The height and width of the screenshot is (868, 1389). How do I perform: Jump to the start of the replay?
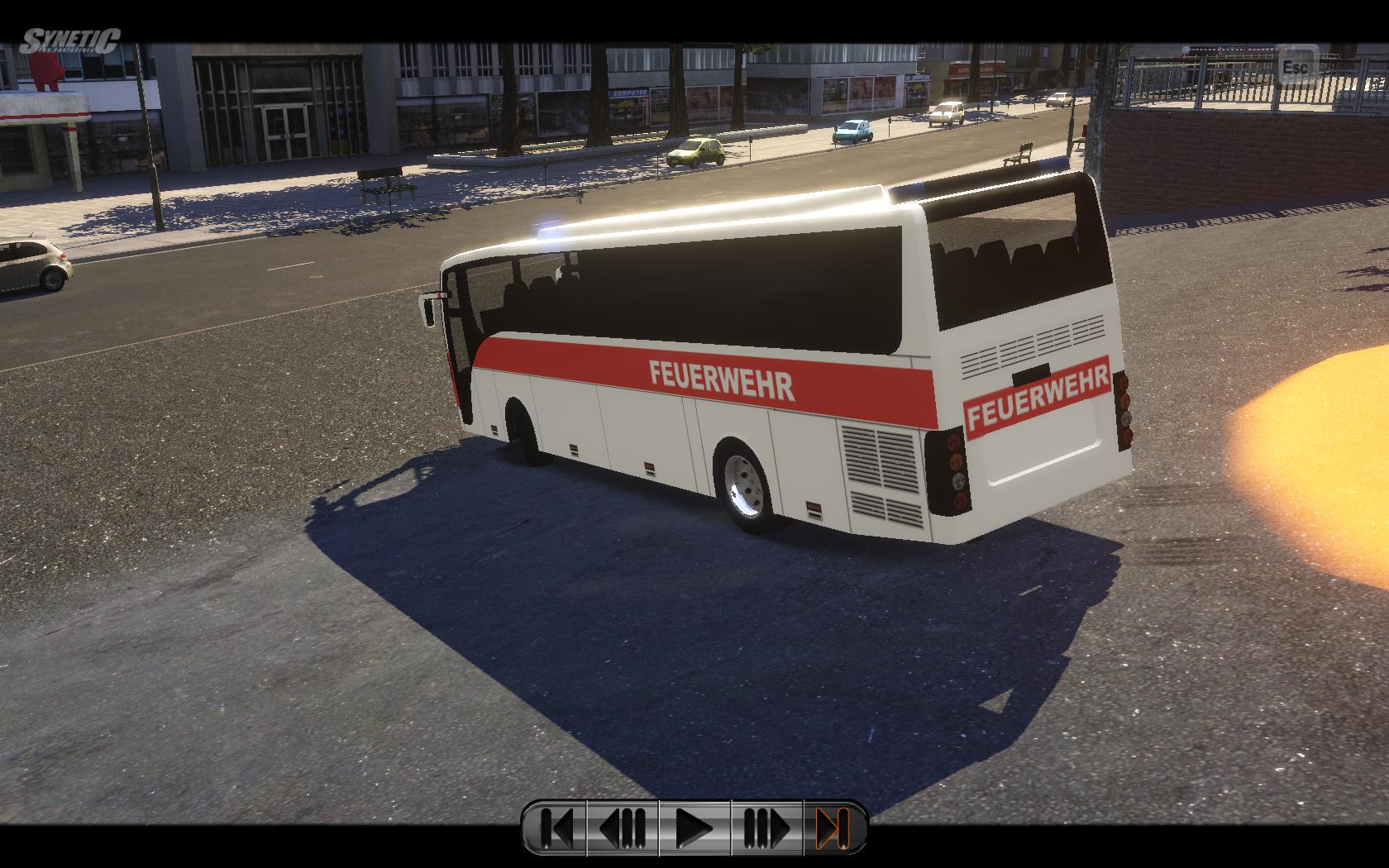(x=556, y=827)
